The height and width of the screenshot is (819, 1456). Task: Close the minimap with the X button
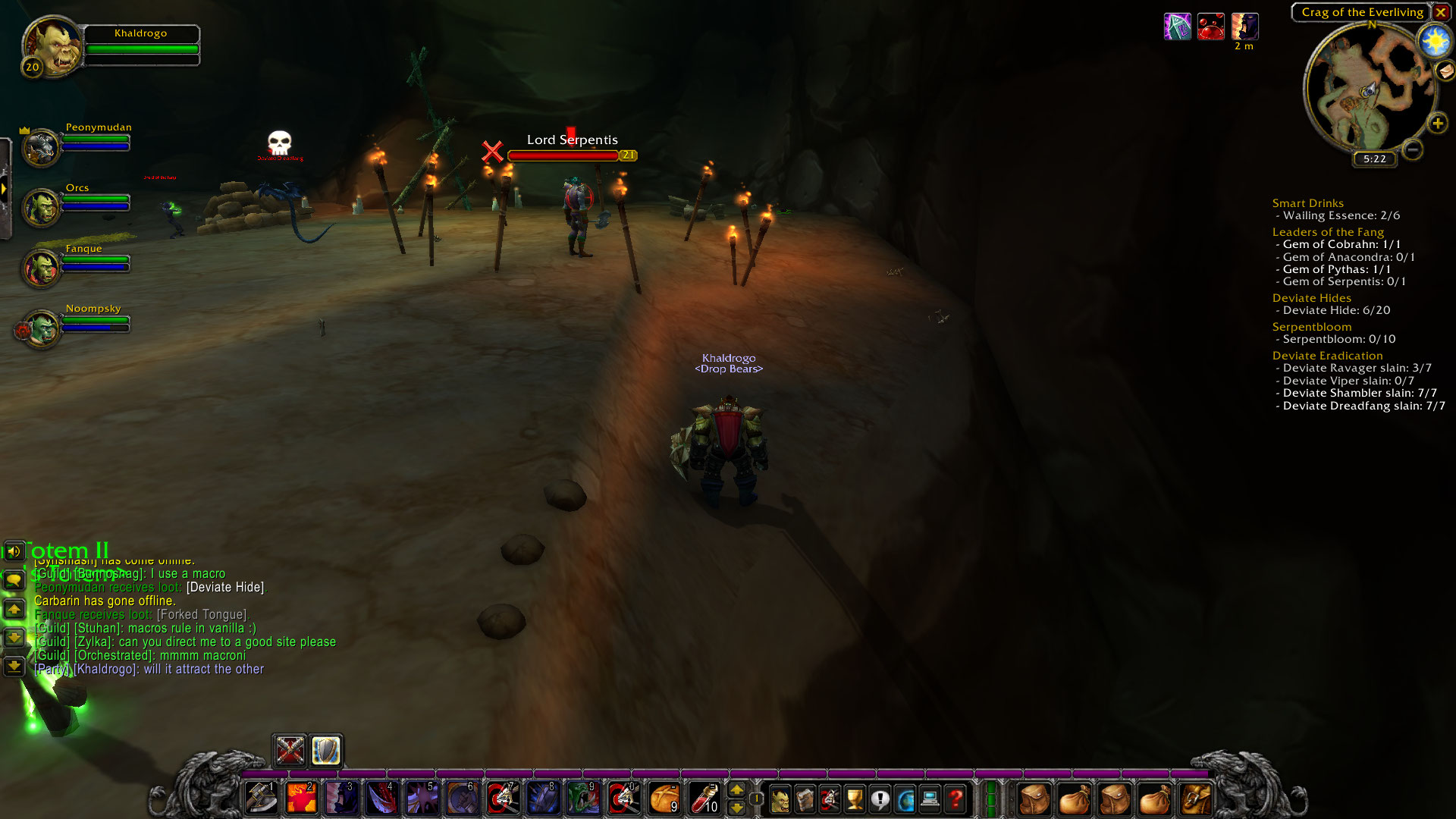point(1440,12)
